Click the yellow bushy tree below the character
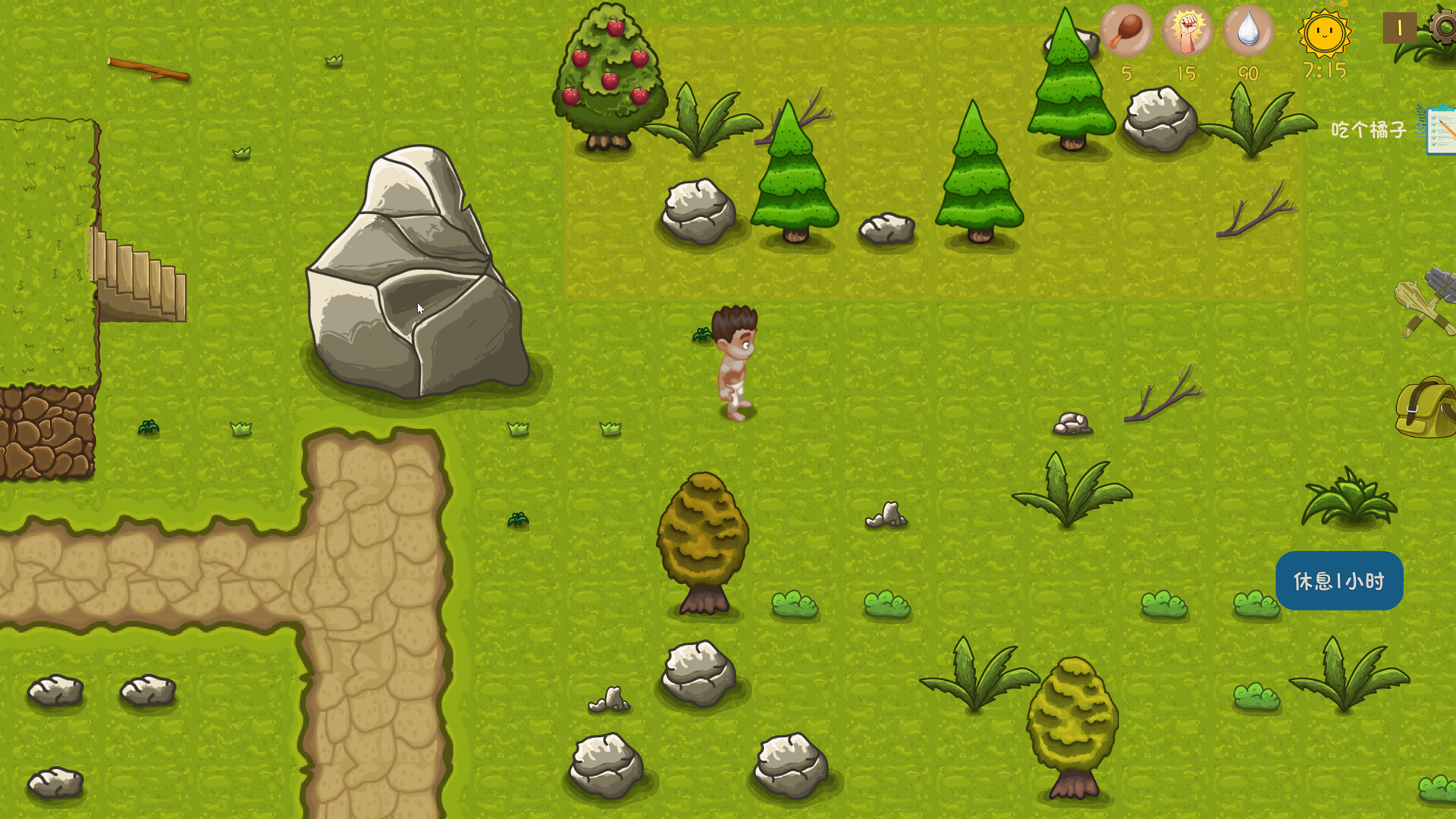This screenshot has width=1456, height=819. pos(701,531)
